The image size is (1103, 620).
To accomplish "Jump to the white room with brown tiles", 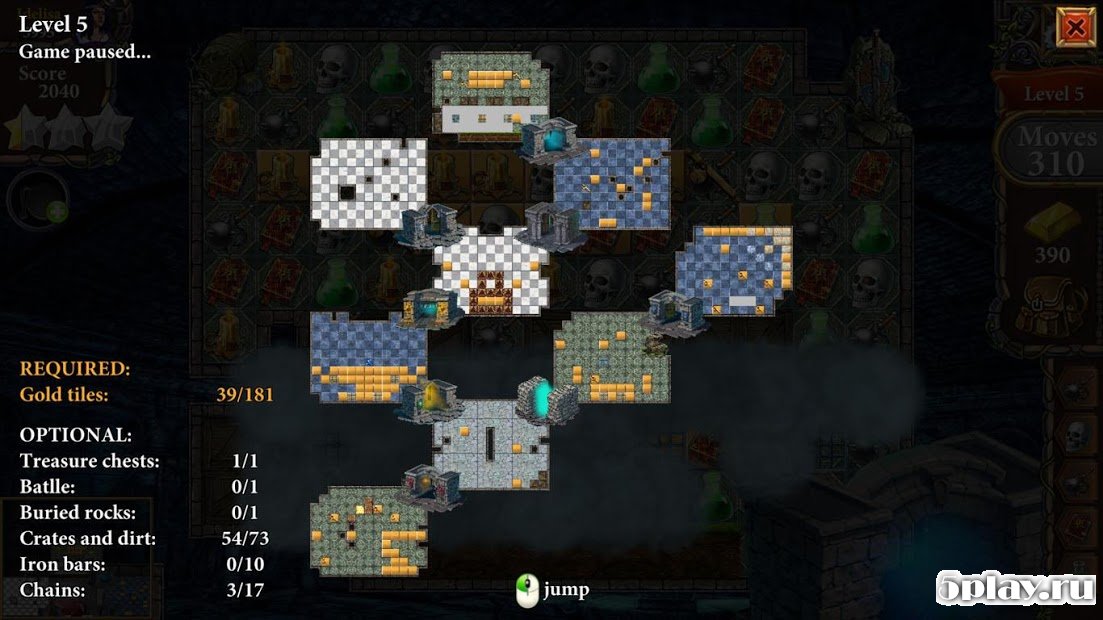I will click(491, 272).
